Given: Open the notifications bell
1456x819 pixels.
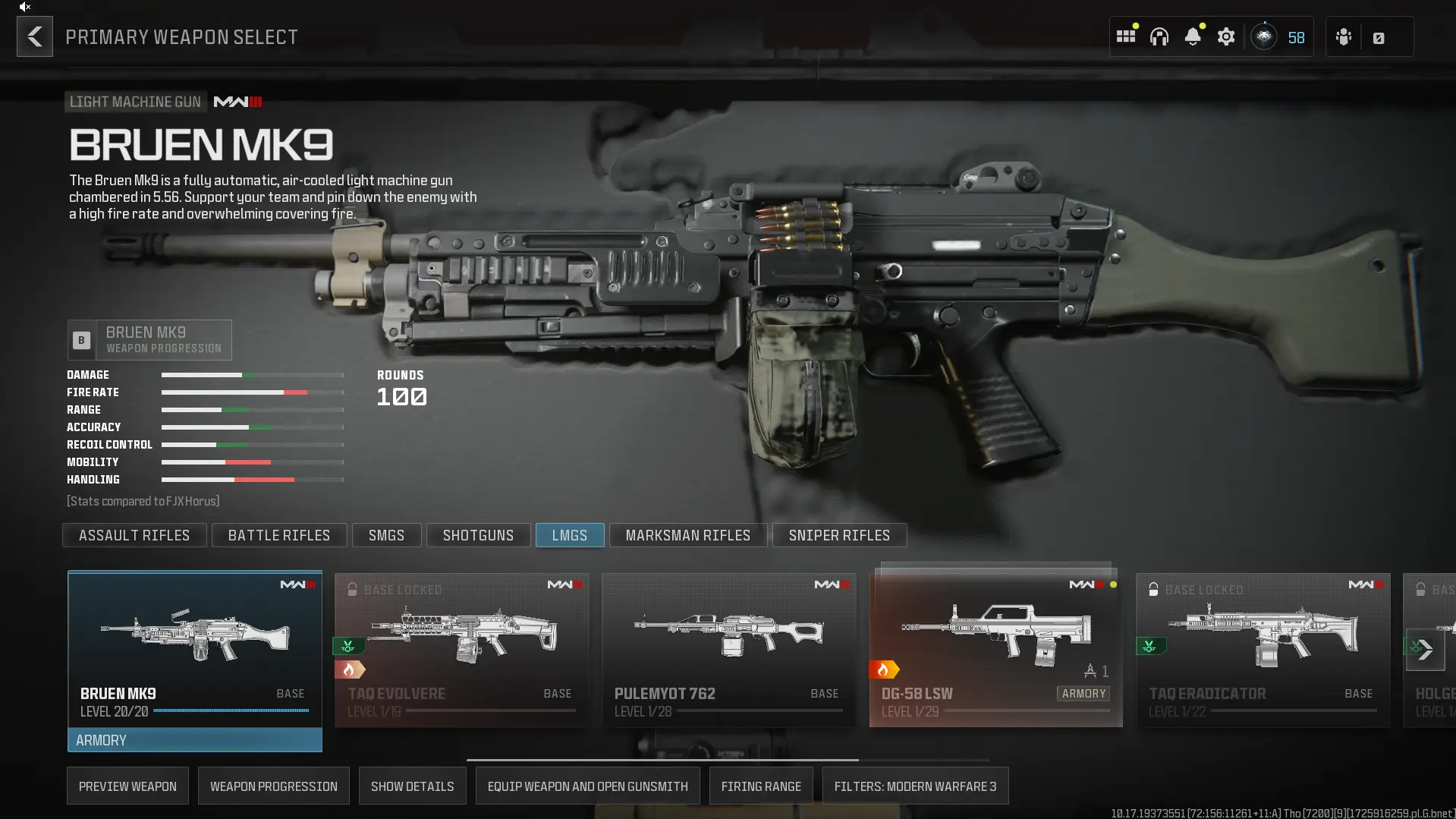Looking at the screenshot, I should tap(1193, 36).
